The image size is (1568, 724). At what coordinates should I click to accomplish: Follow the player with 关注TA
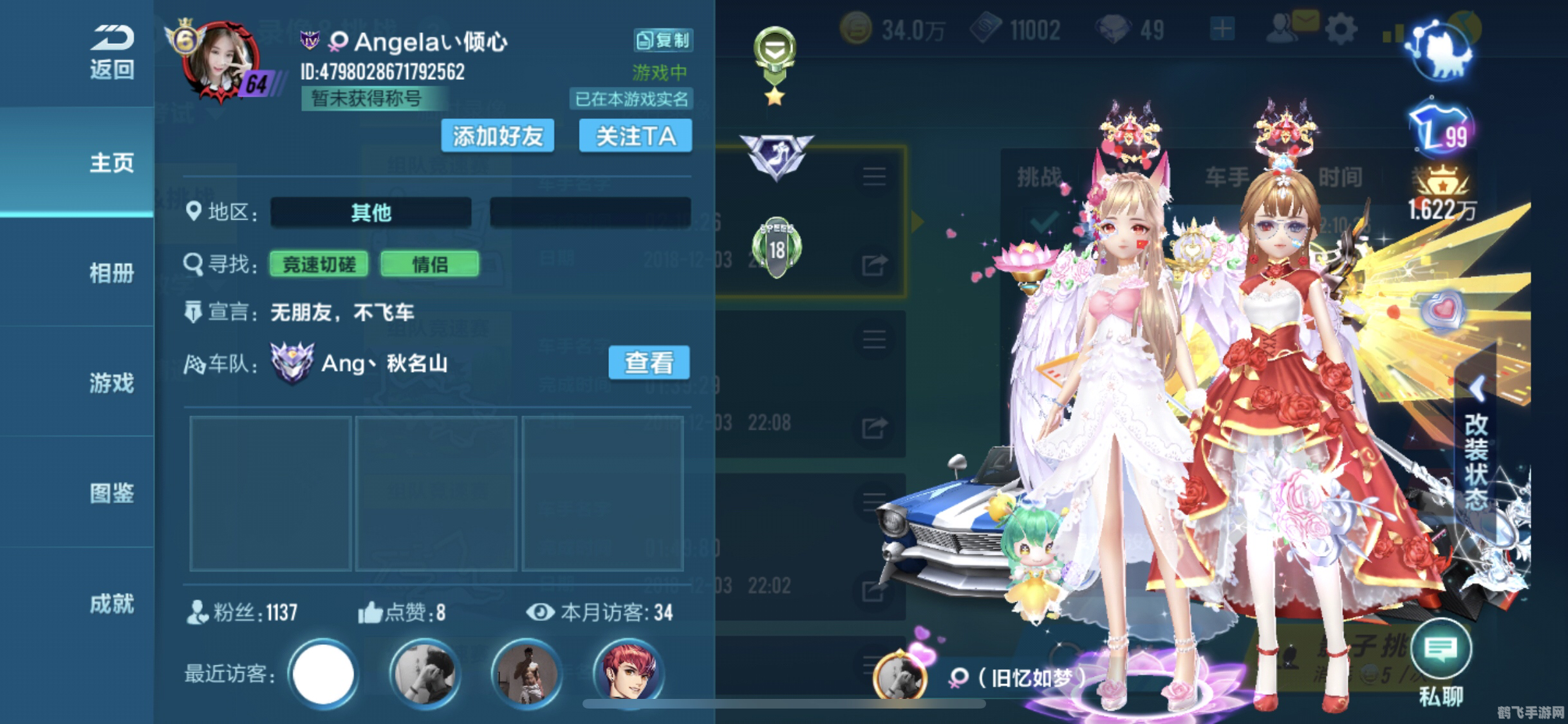click(635, 136)
